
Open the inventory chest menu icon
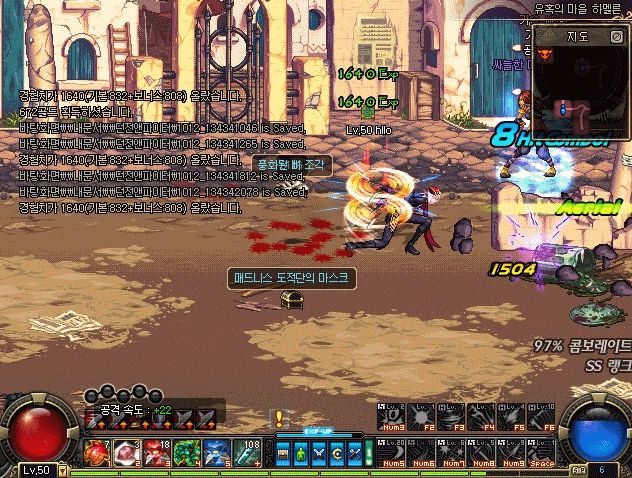coord(285,453)
